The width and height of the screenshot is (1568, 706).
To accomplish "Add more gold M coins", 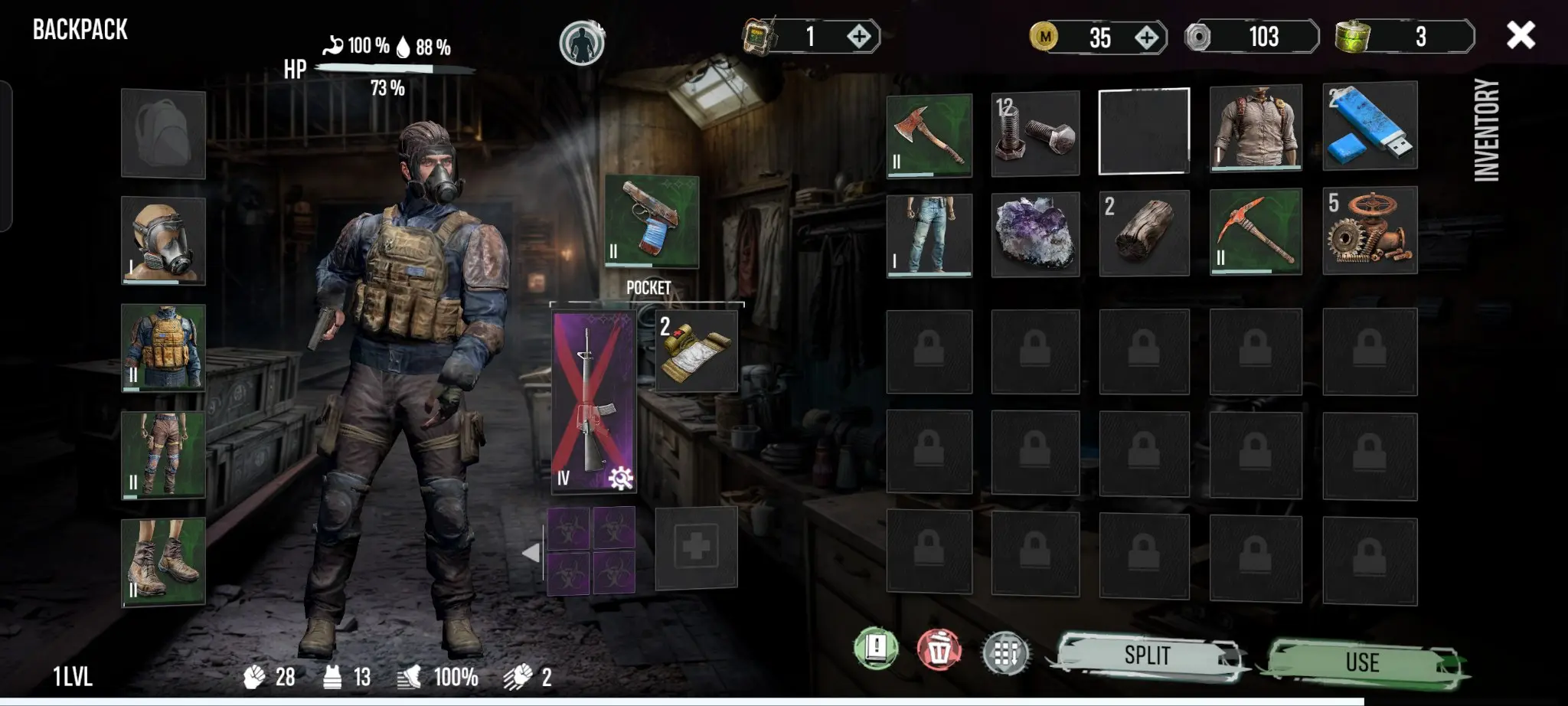I will (1146, 38).
